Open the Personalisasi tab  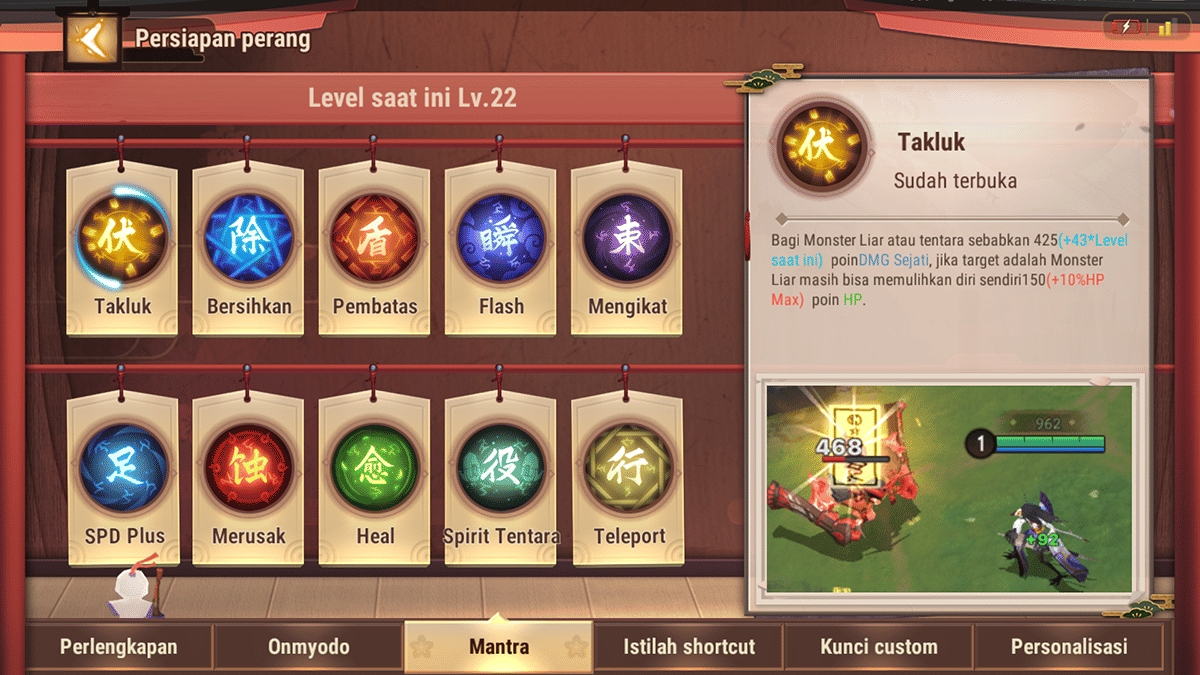pos(1068,647)
